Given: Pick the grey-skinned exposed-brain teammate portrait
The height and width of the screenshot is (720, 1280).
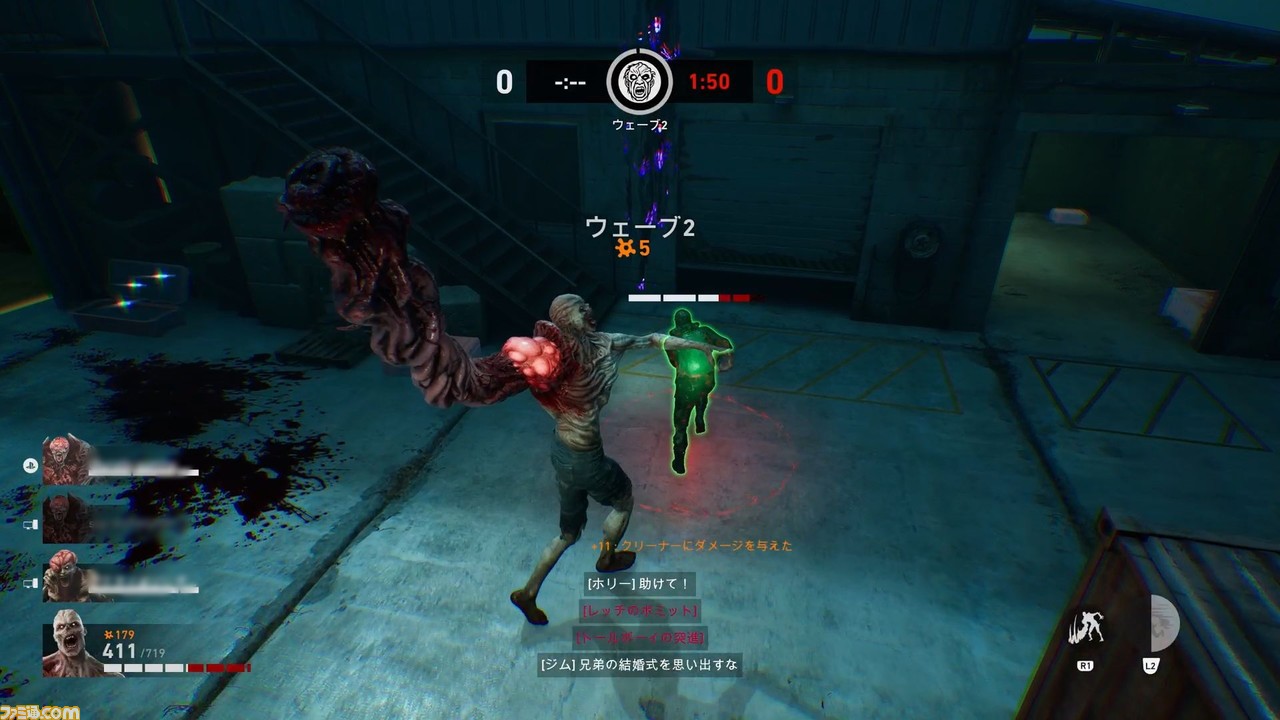Looking at the screenshot, I should pos(67,576).
